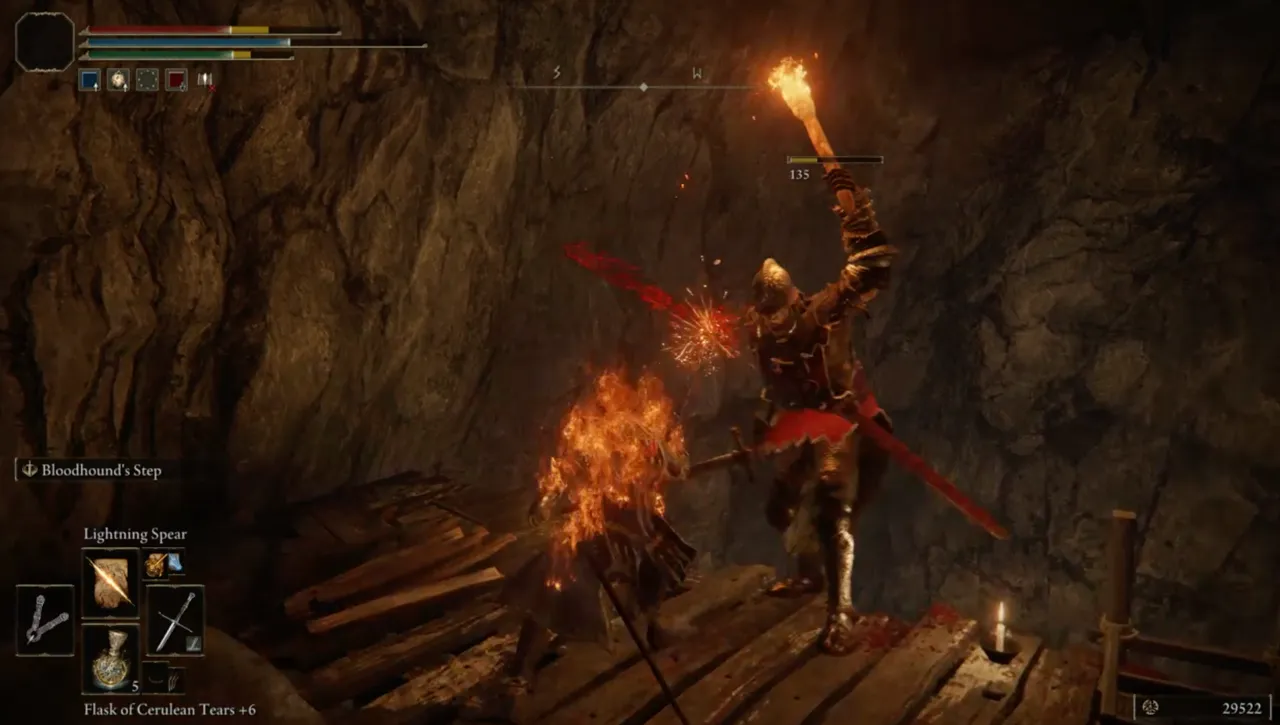Screen dimensions: 1280x725
Task: Select the talisman pouch icon above the sword slot
Action: tap(155, 564)
